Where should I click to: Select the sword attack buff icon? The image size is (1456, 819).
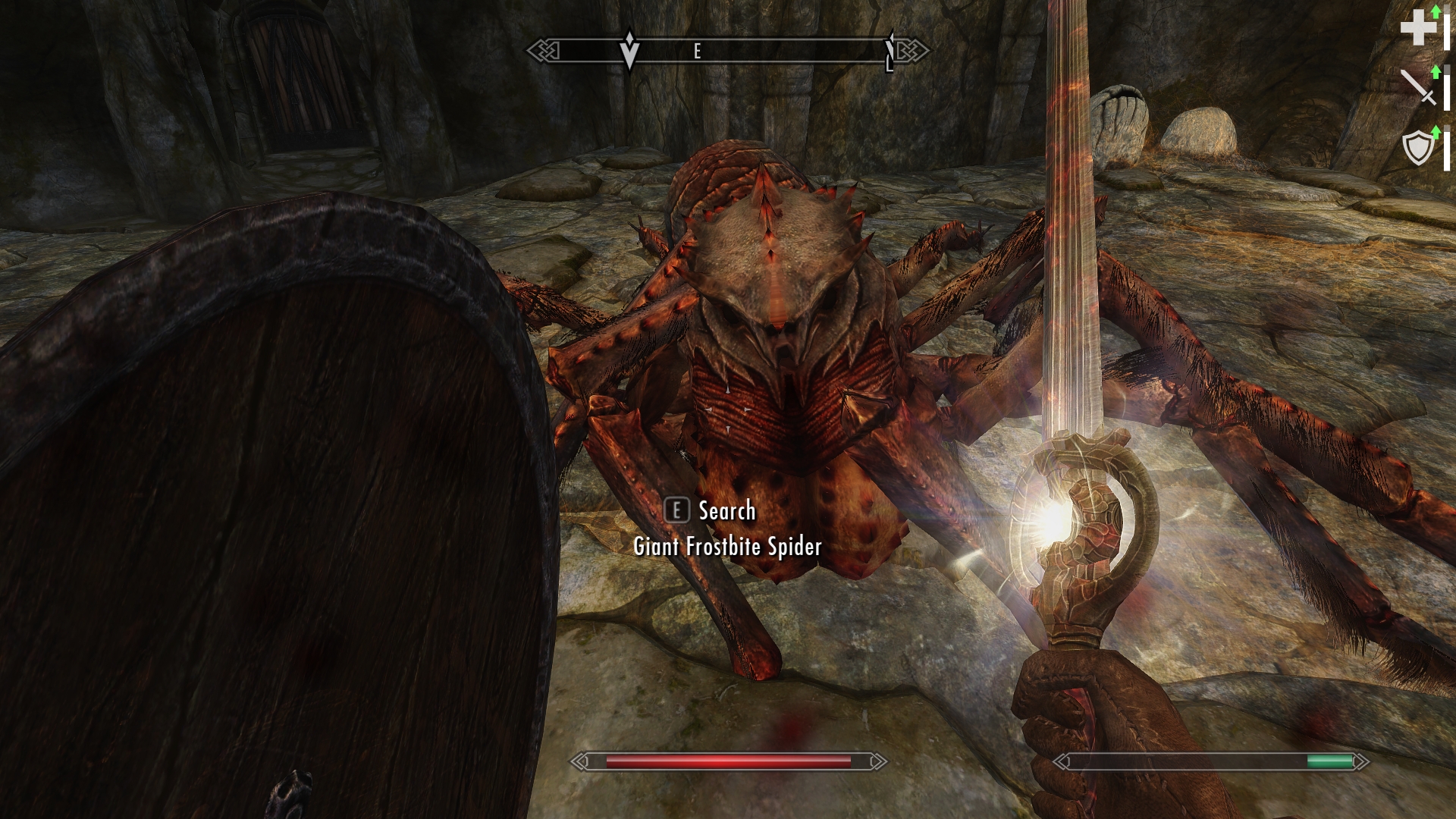click(x=1417, y=86)
